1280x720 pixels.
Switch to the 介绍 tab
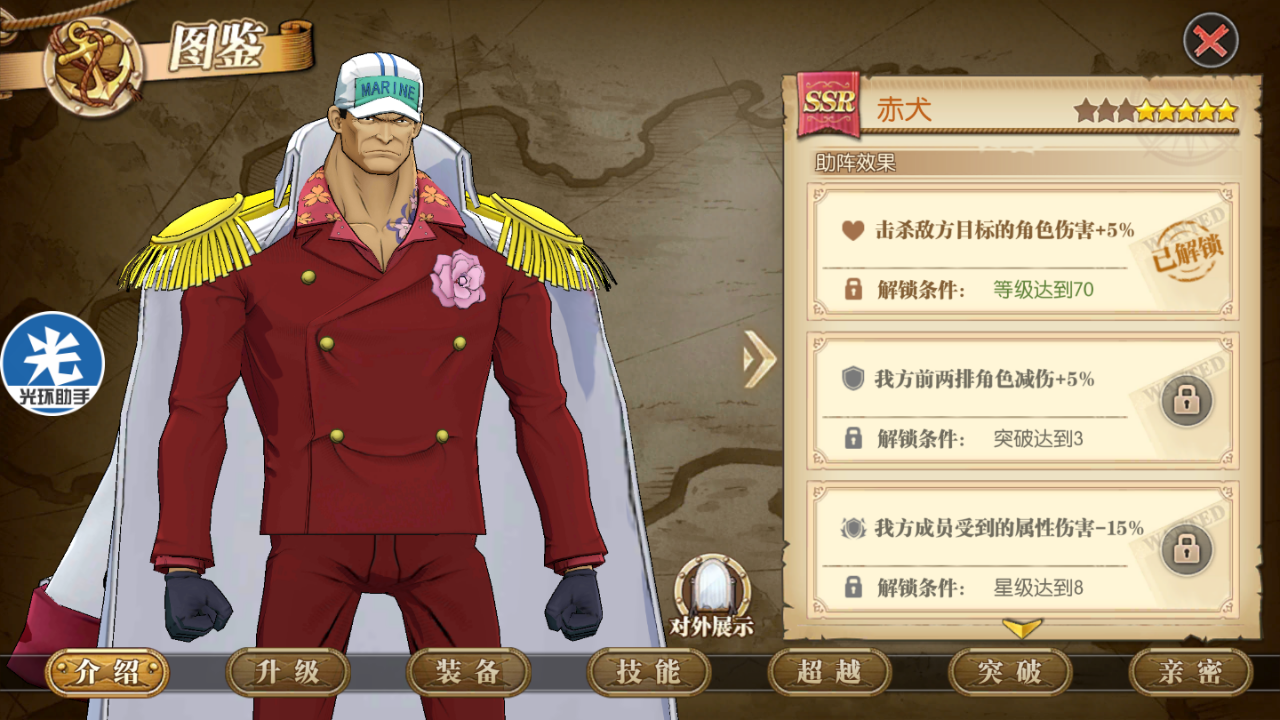coord(107,672)
